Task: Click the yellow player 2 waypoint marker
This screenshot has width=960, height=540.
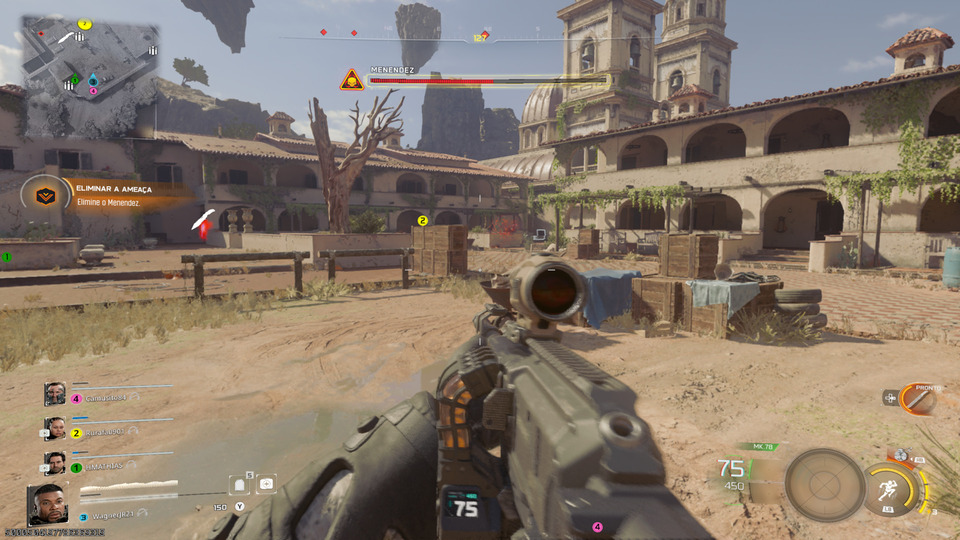Action: 423,221
